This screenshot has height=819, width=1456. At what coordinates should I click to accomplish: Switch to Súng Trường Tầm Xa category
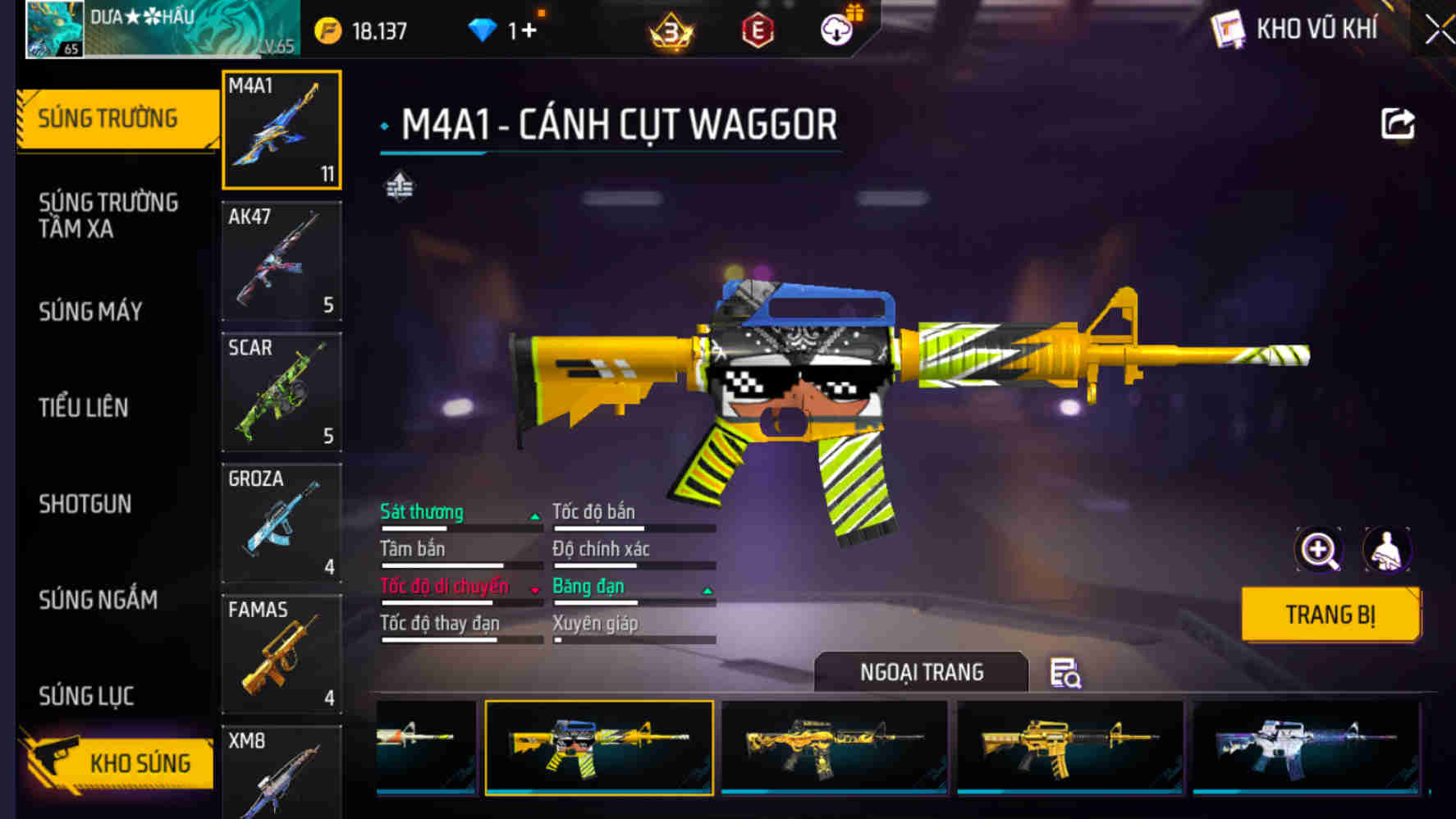(x=108, y=215)
